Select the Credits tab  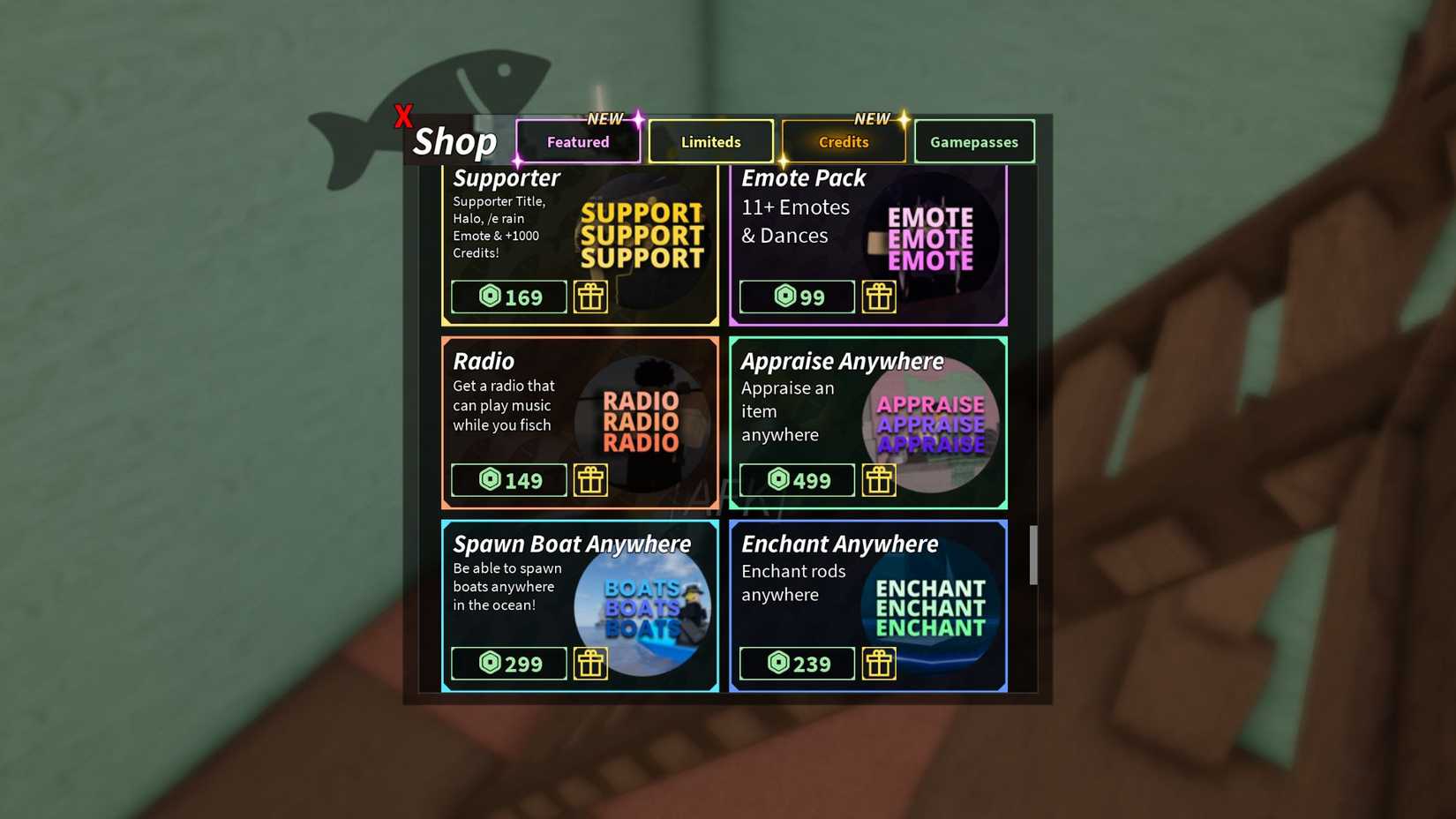pyautogui.click(x=843, y=141)
